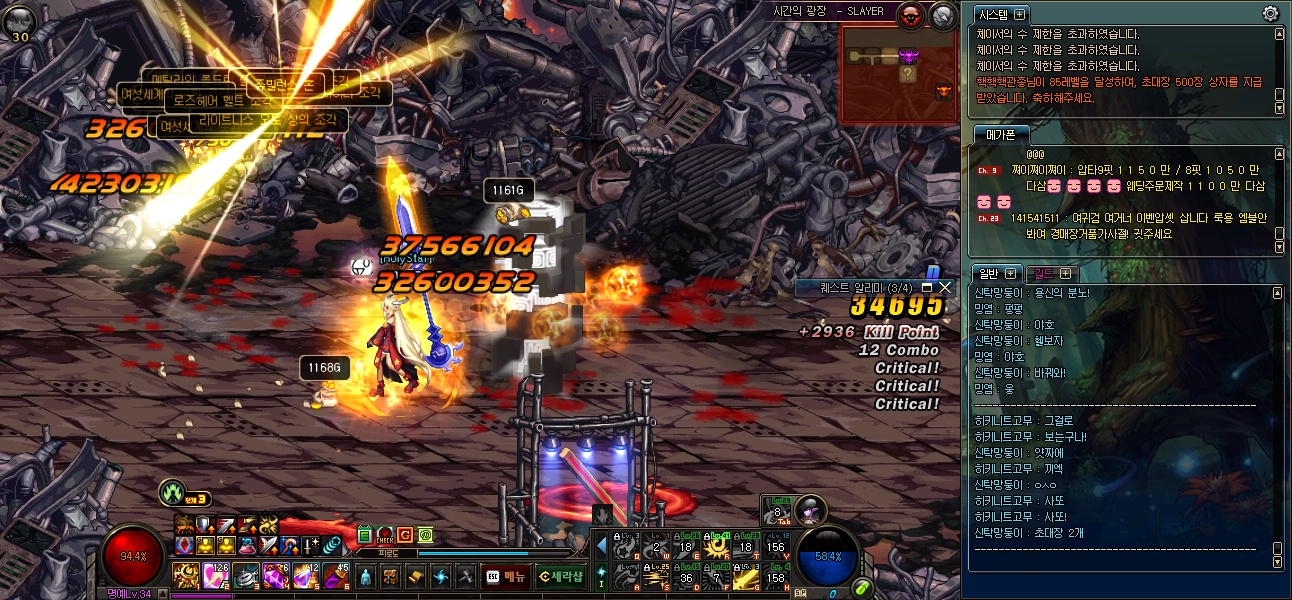The image size is (1292, 600).
Task: Minimize the 퀘스트 알리미 quest tracker
Action: (x=927, y=287)
